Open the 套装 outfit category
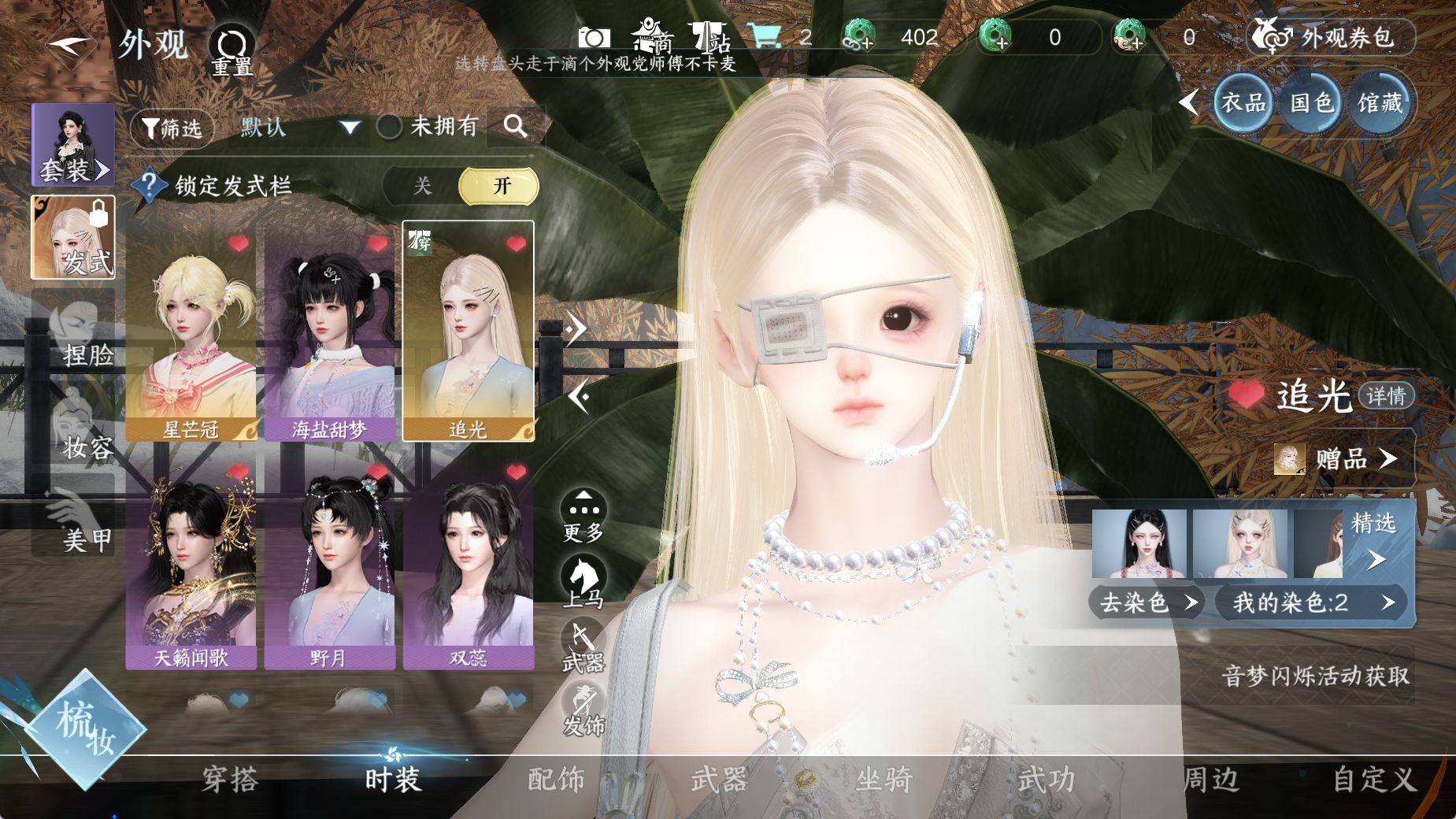Screen dimensions: 1456x819 click(x=73, y=145)
